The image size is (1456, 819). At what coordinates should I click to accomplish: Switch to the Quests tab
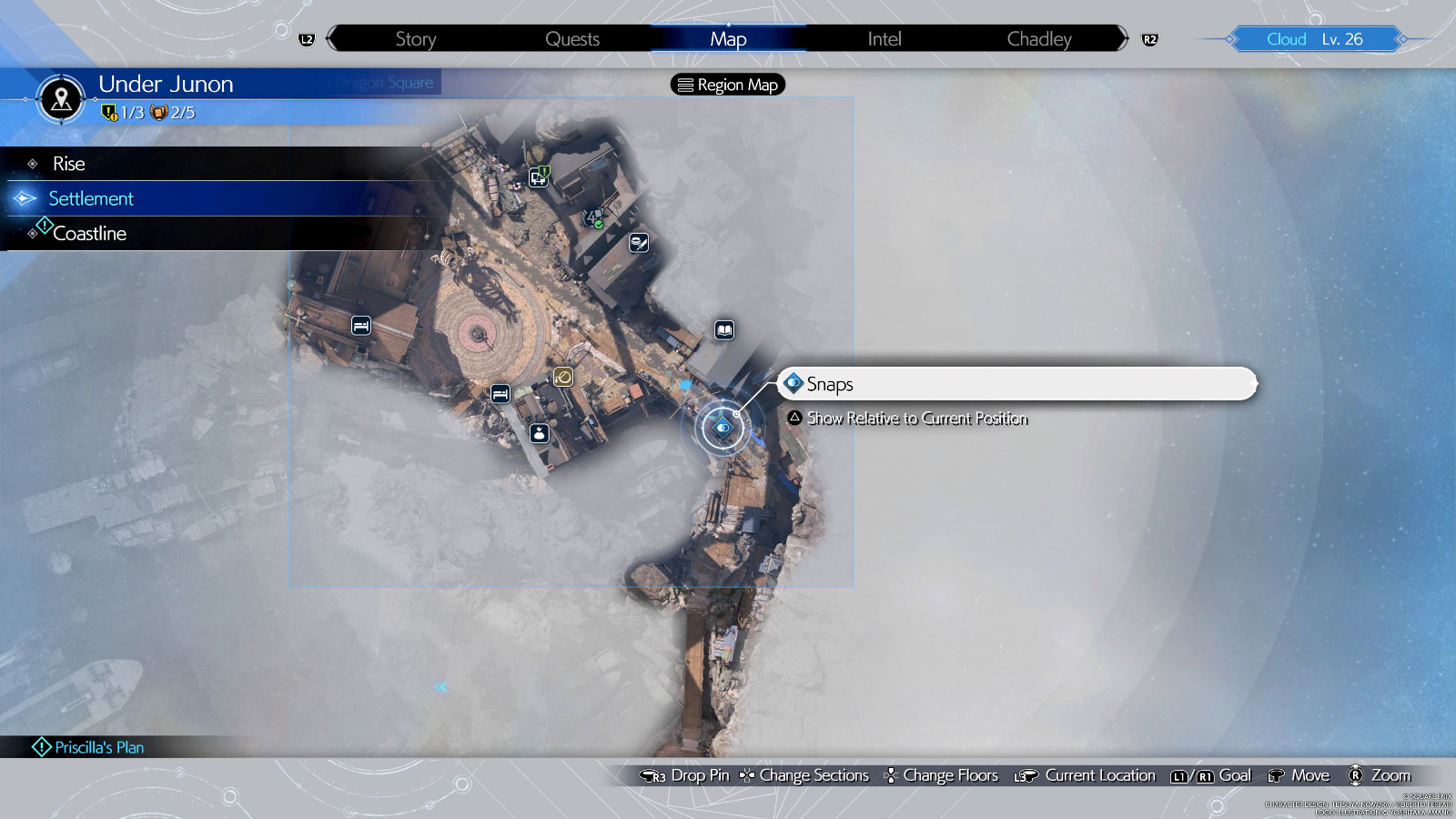(572, 38)
